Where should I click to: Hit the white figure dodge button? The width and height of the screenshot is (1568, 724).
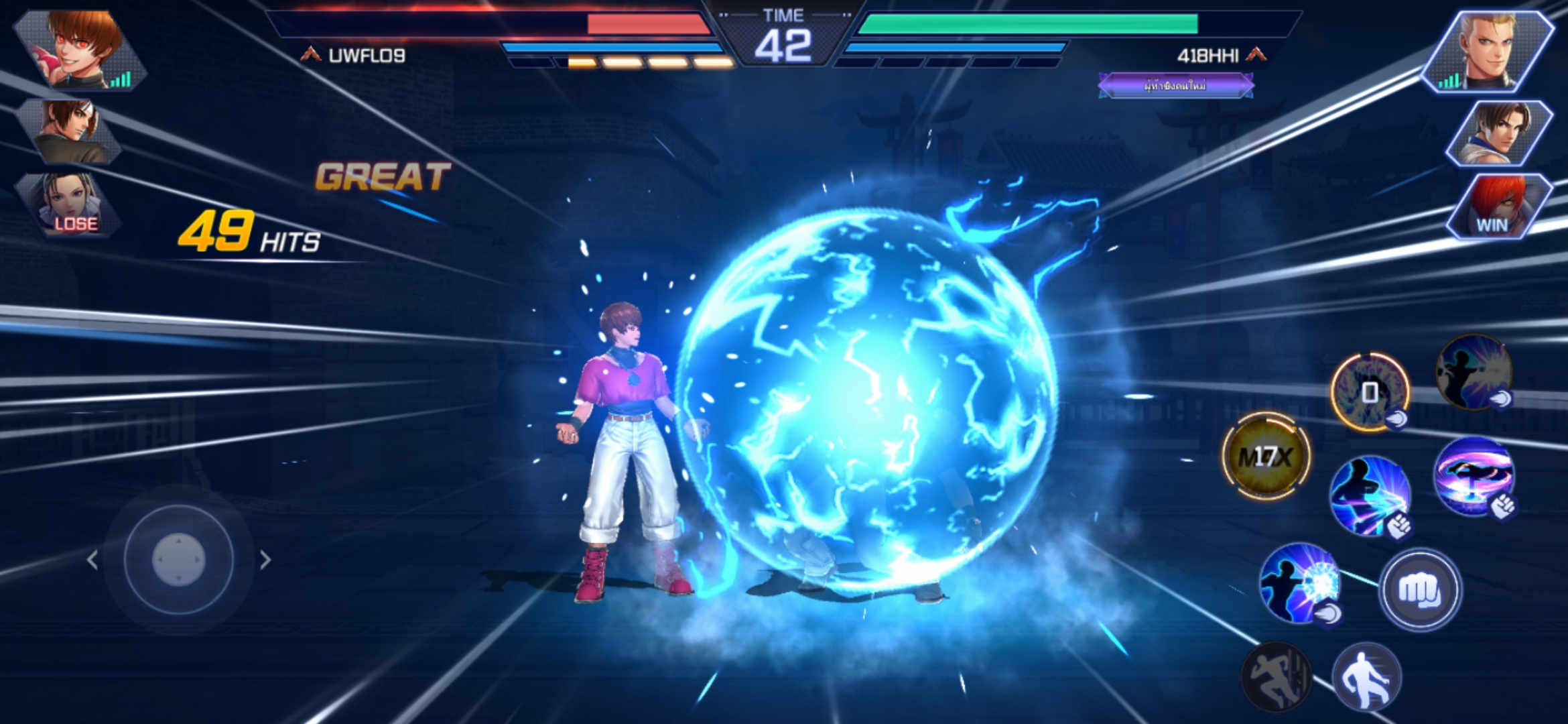pos(1367,676)
